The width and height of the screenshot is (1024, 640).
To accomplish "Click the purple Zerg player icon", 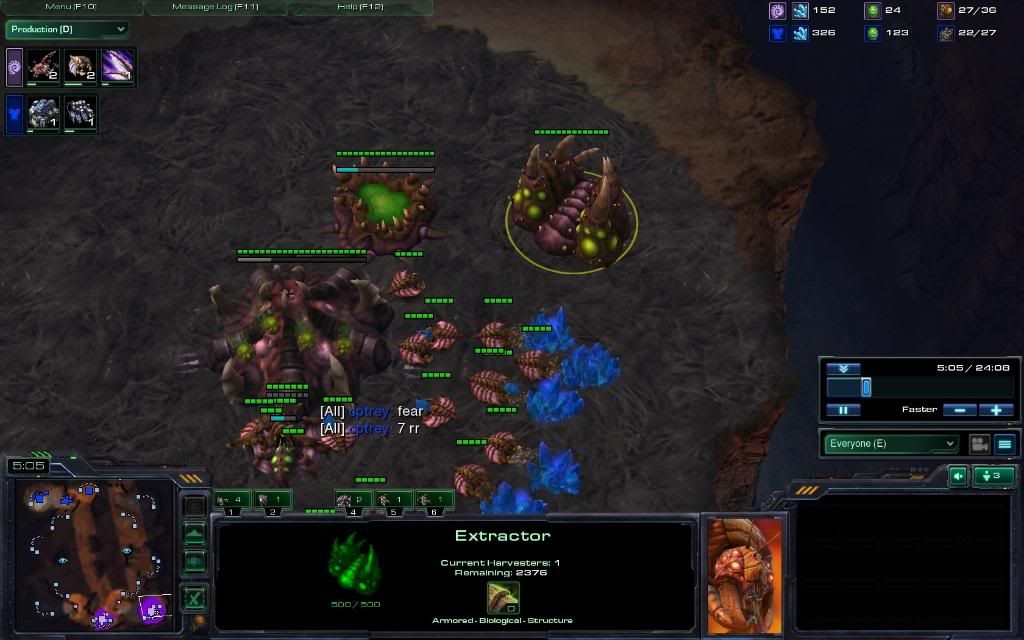I will 776,11.
